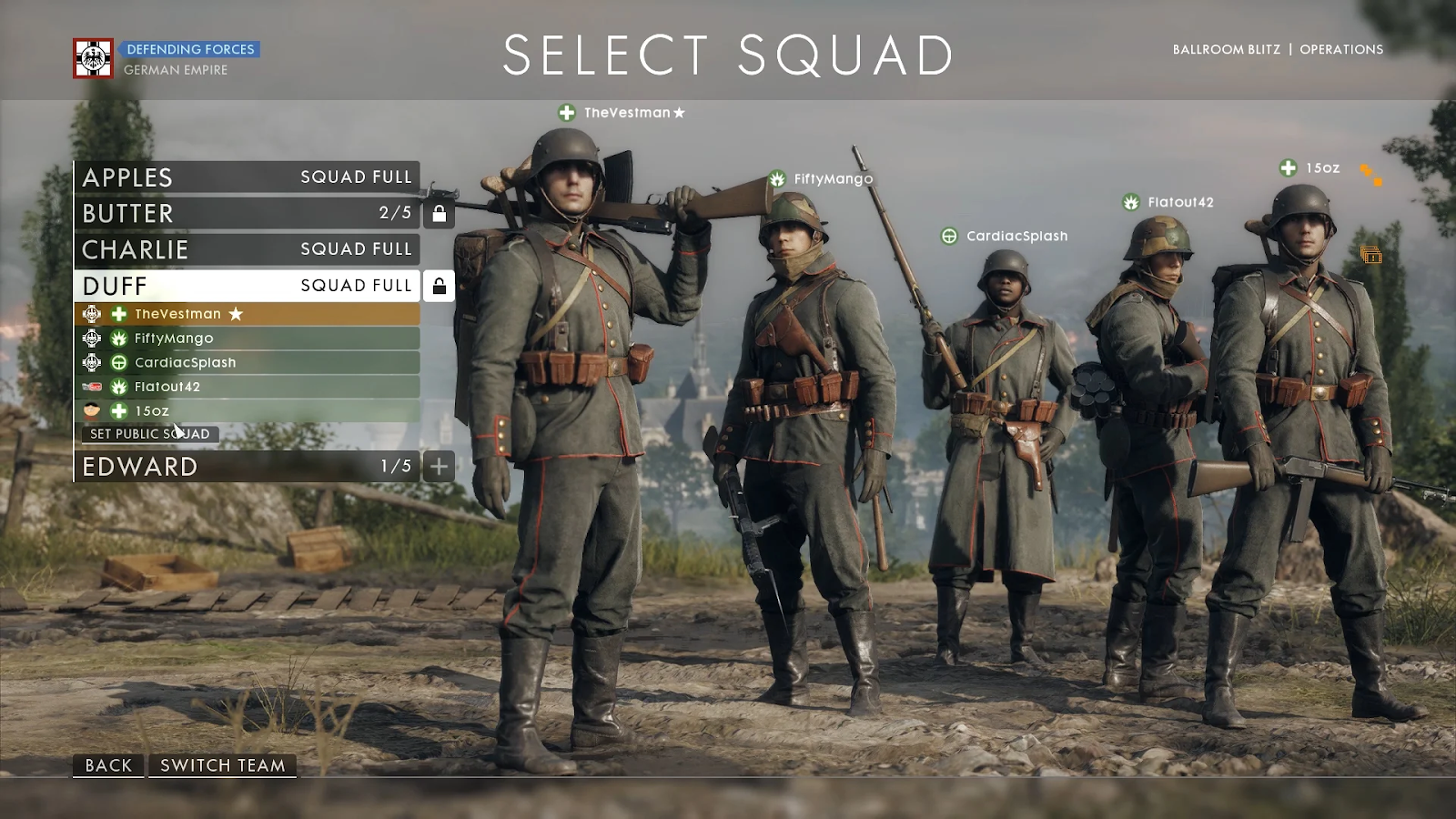Image resolution: width=1456 pixels, height=819 pixels.
Task: Select the Edward squad row
Action: 247,467
